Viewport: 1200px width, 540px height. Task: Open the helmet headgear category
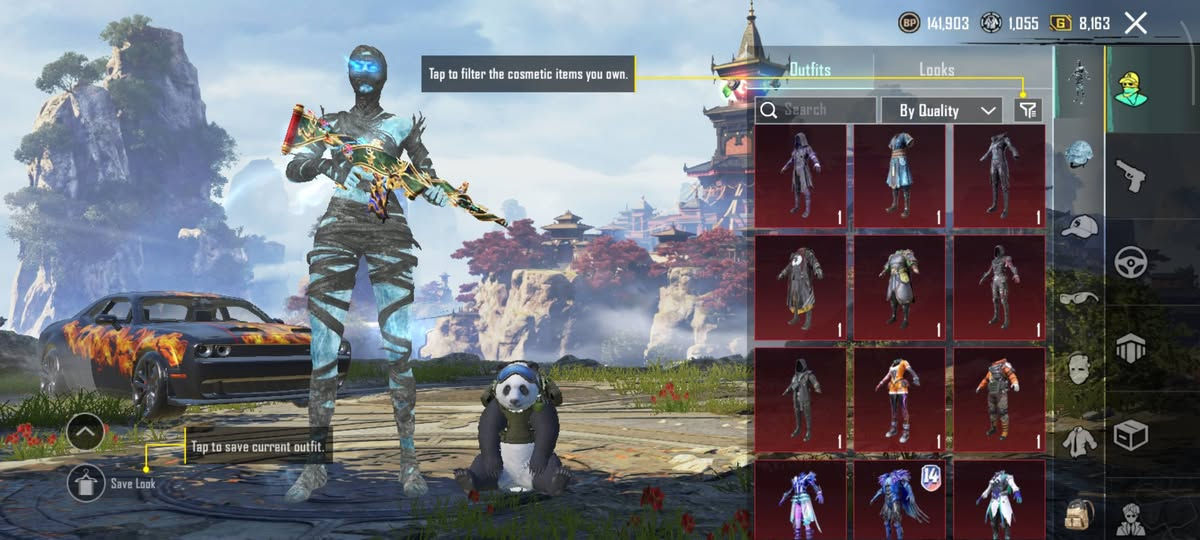coord(1079,155)
